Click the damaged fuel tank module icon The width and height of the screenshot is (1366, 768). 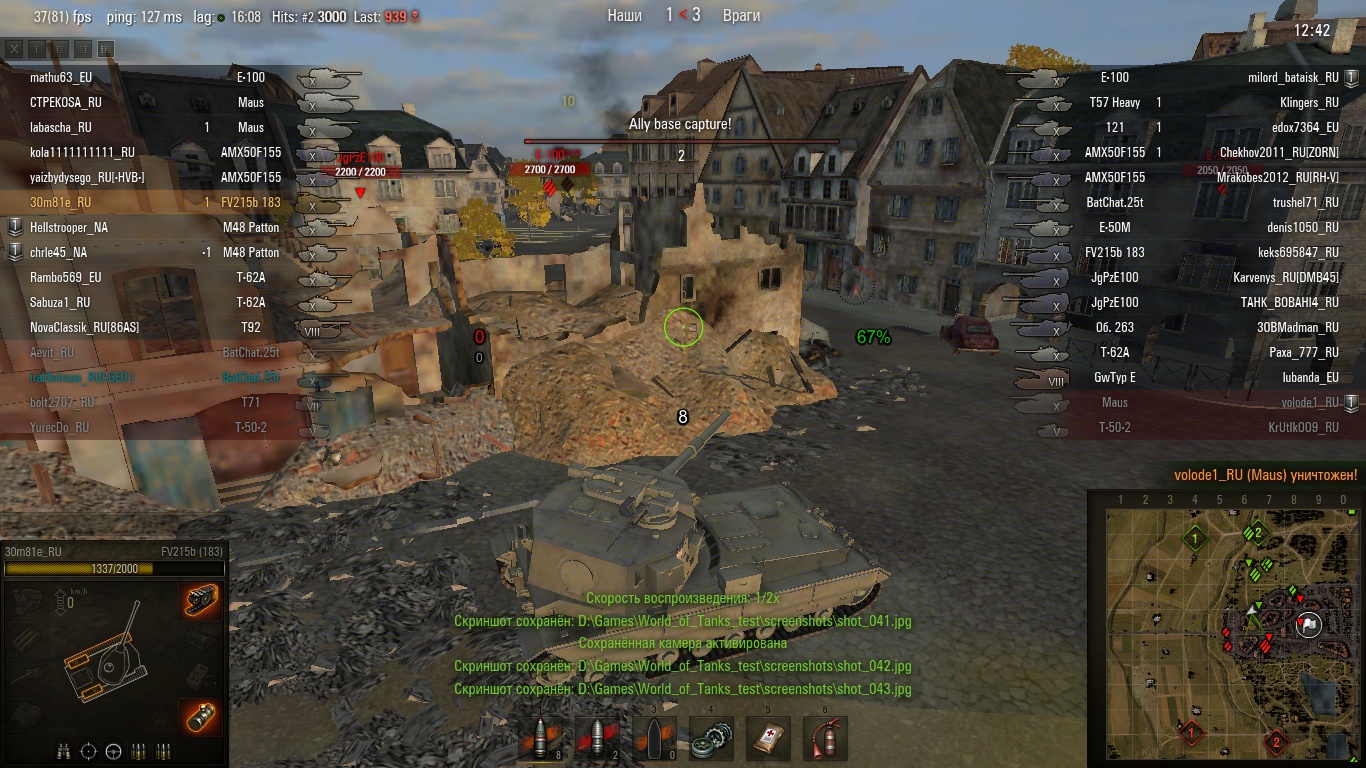pos(200,716)
